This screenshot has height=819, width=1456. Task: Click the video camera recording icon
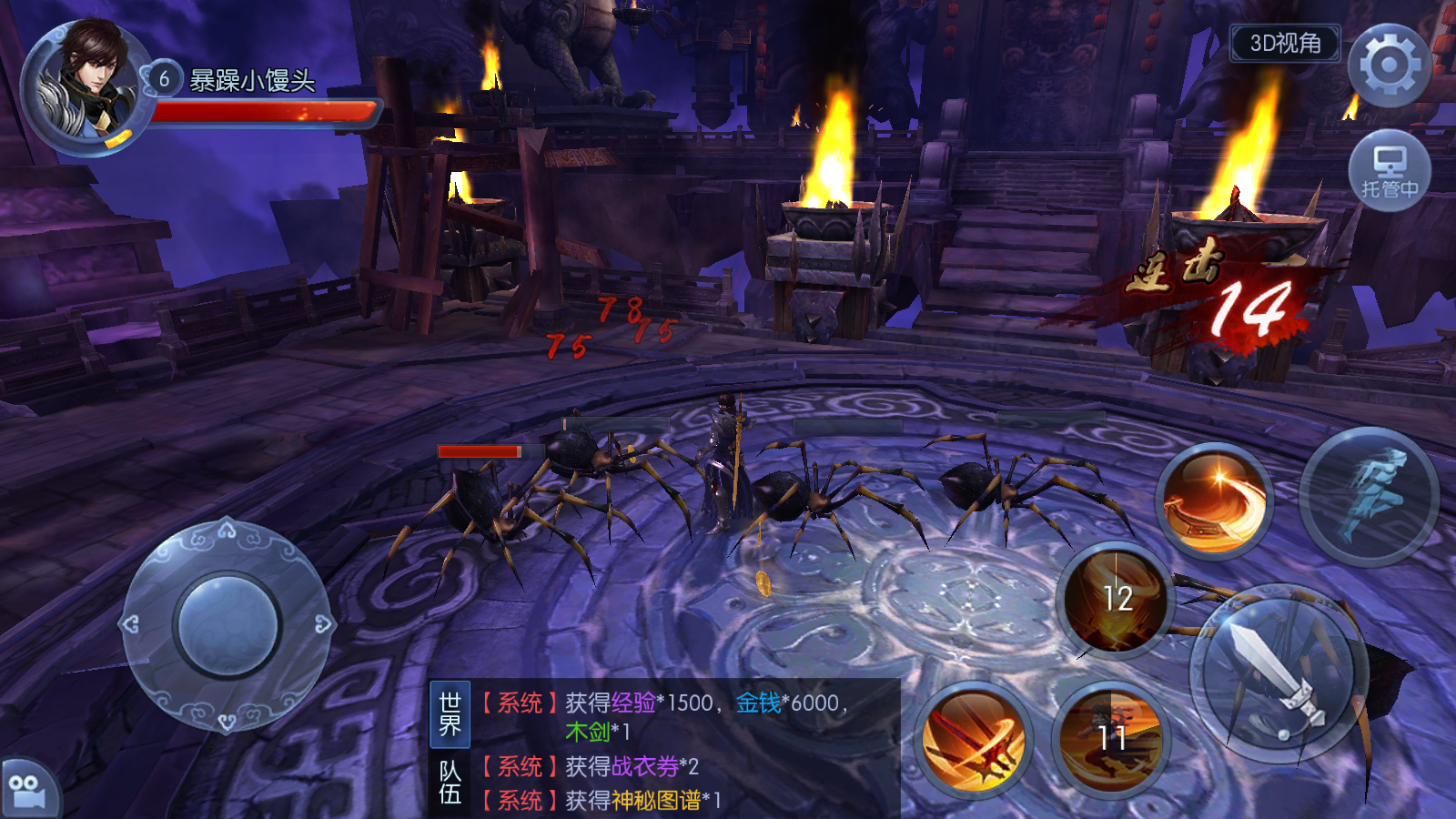(27, 790)
